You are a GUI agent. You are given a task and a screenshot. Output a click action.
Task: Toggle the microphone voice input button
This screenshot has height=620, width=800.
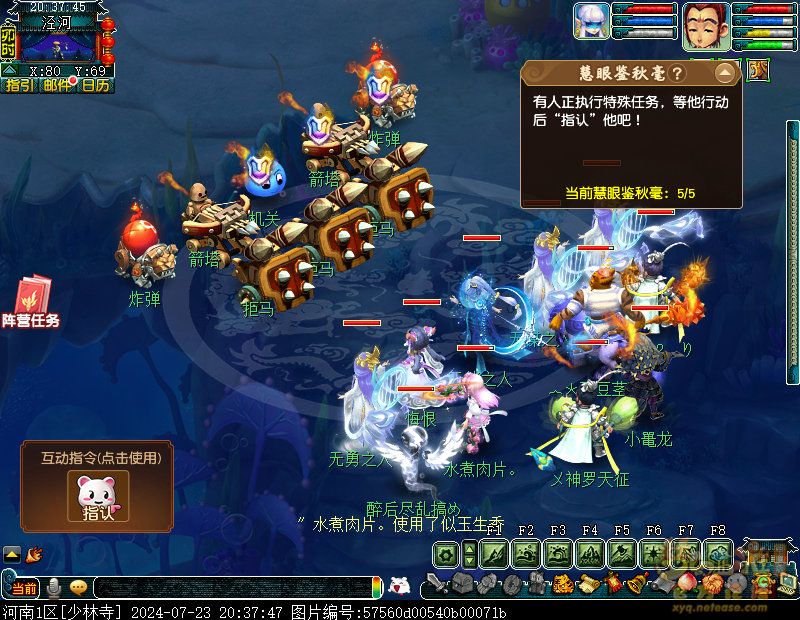click(x=52, y=588)
